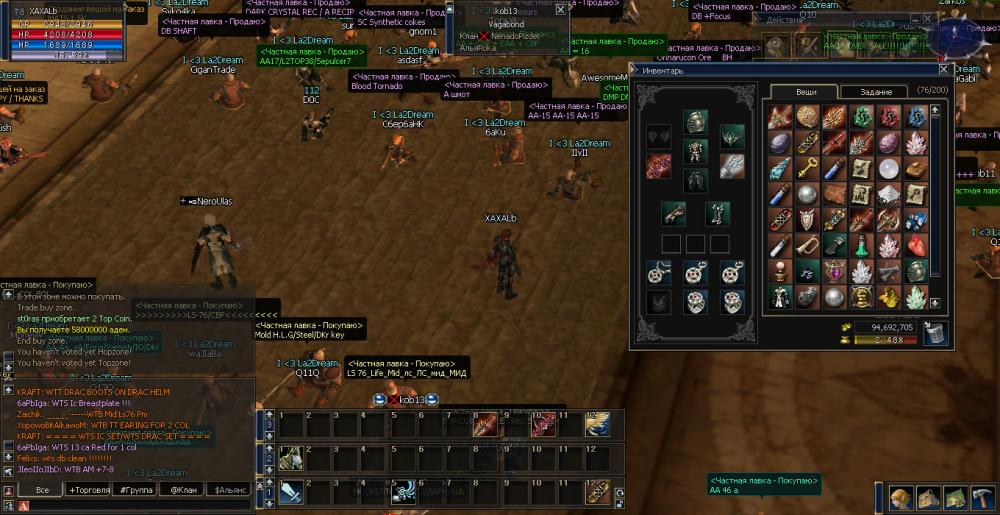Viewport: 1000px width, 515px height.
Task: Open the inventory trash can
Action: click(x=935, y=333)
